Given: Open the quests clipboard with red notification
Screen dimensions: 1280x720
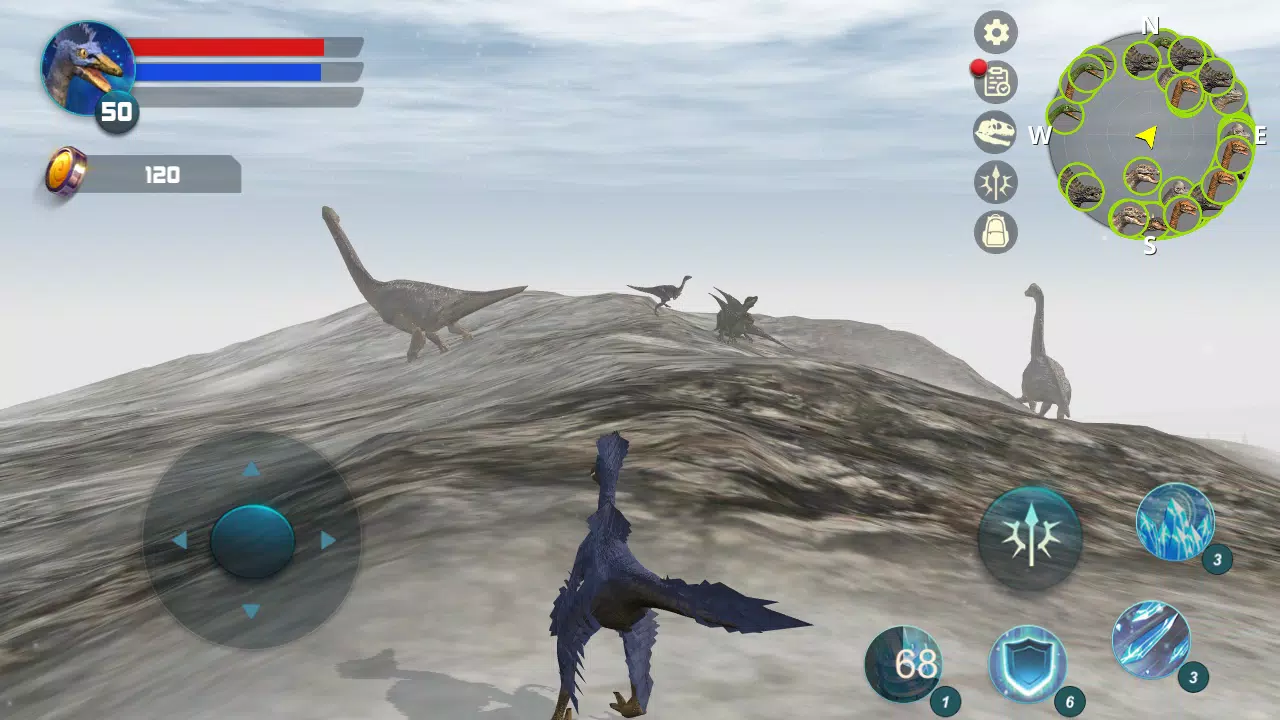Looking at the screenshot, I should click(x=995, y=83).
